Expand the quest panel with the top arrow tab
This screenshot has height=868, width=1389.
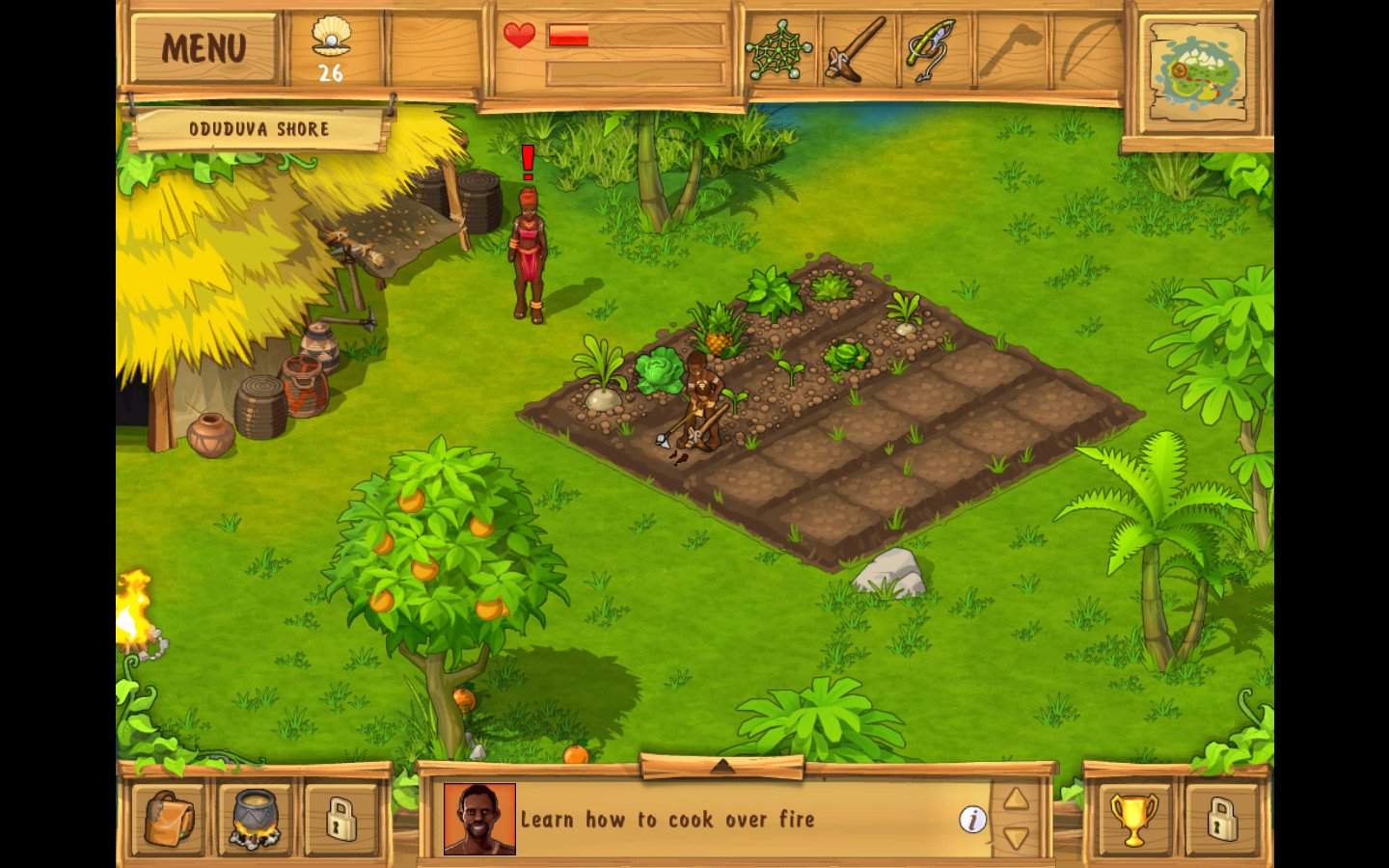tap(722, 767)
